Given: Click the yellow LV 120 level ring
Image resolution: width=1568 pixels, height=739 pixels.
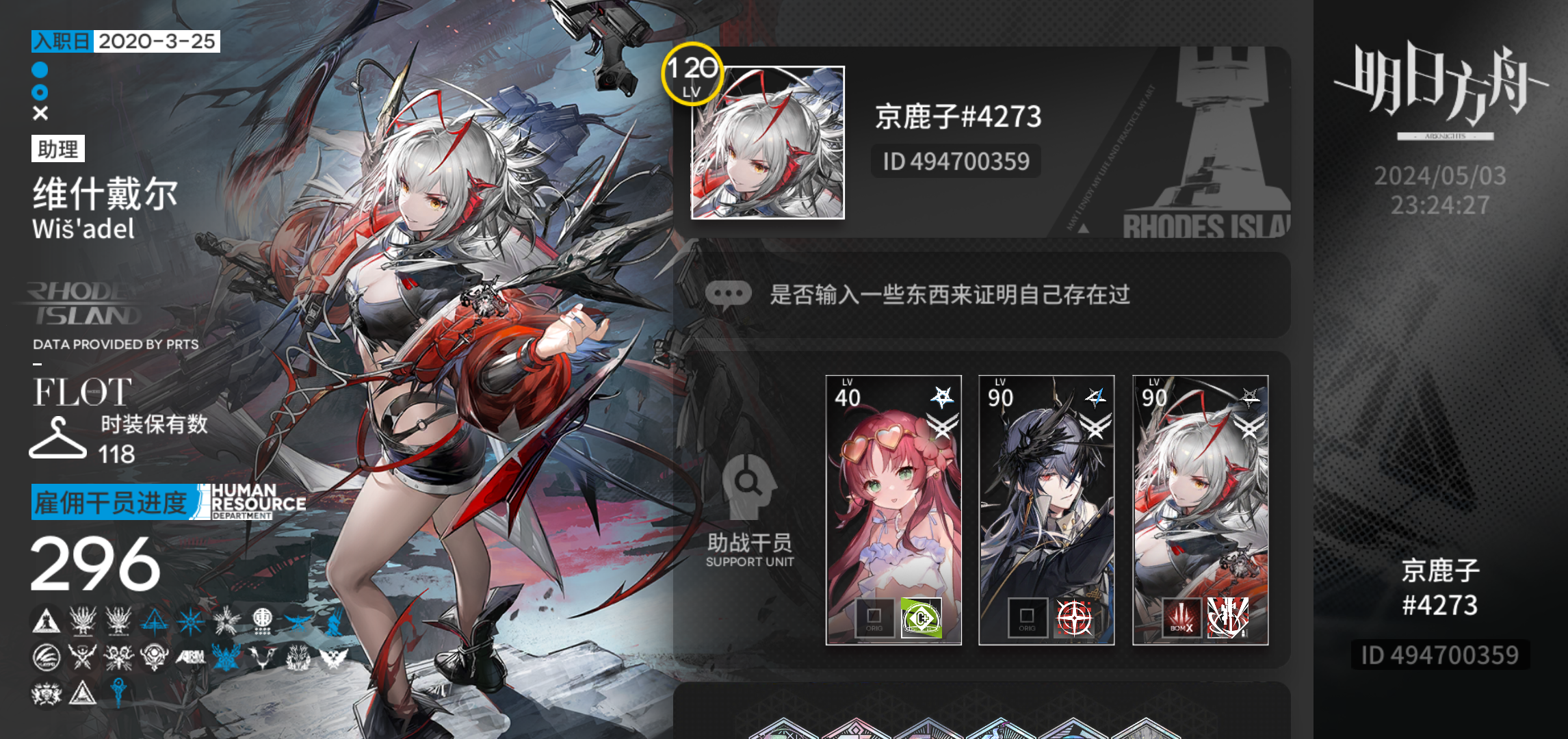Looking at the screenshot, I should pos(691,73).
